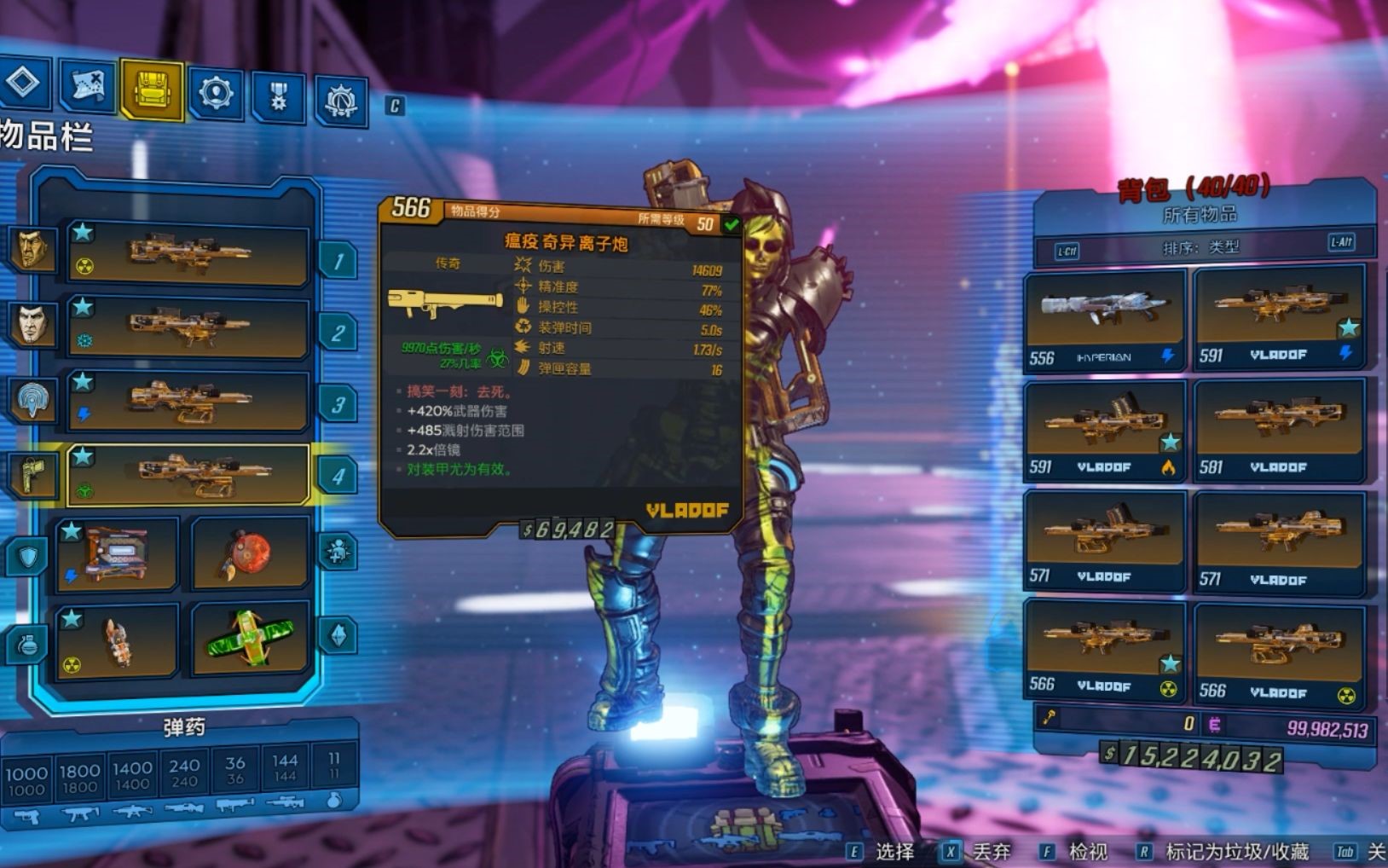Pick the white Hyperion 556 weapon in backpack

[1104, 320]
